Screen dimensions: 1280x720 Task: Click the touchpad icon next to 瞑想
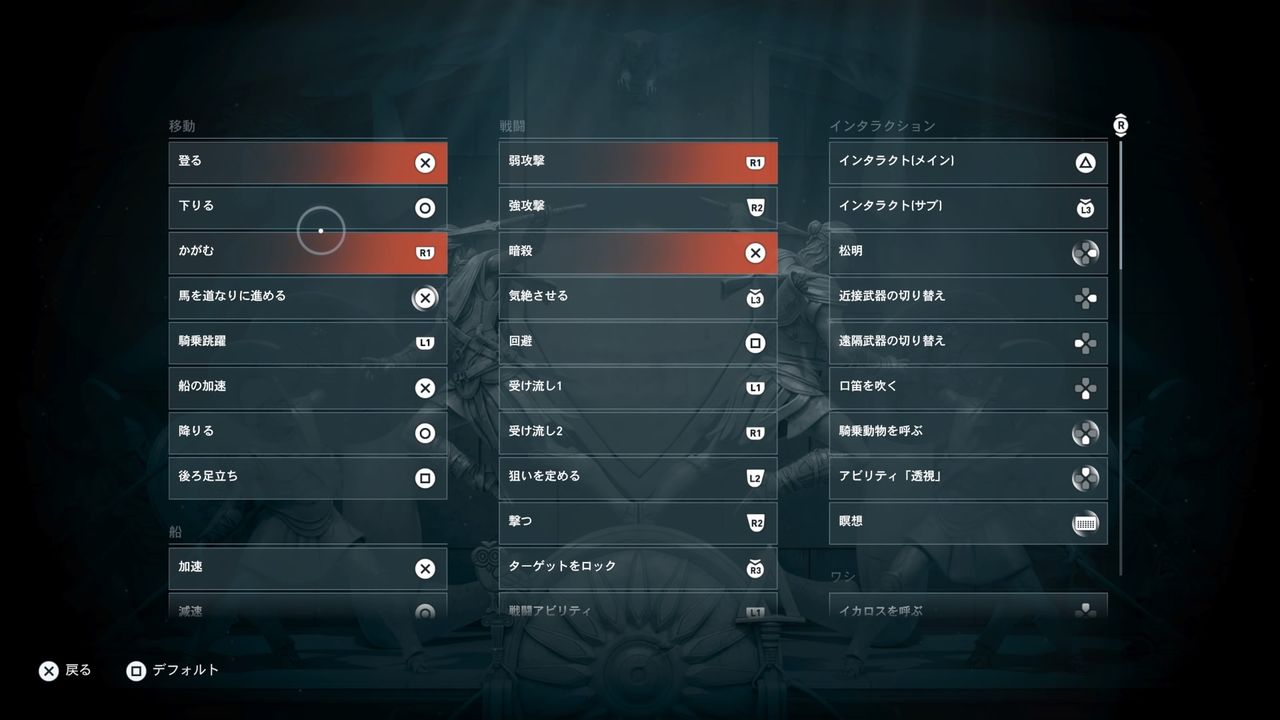1086,521
